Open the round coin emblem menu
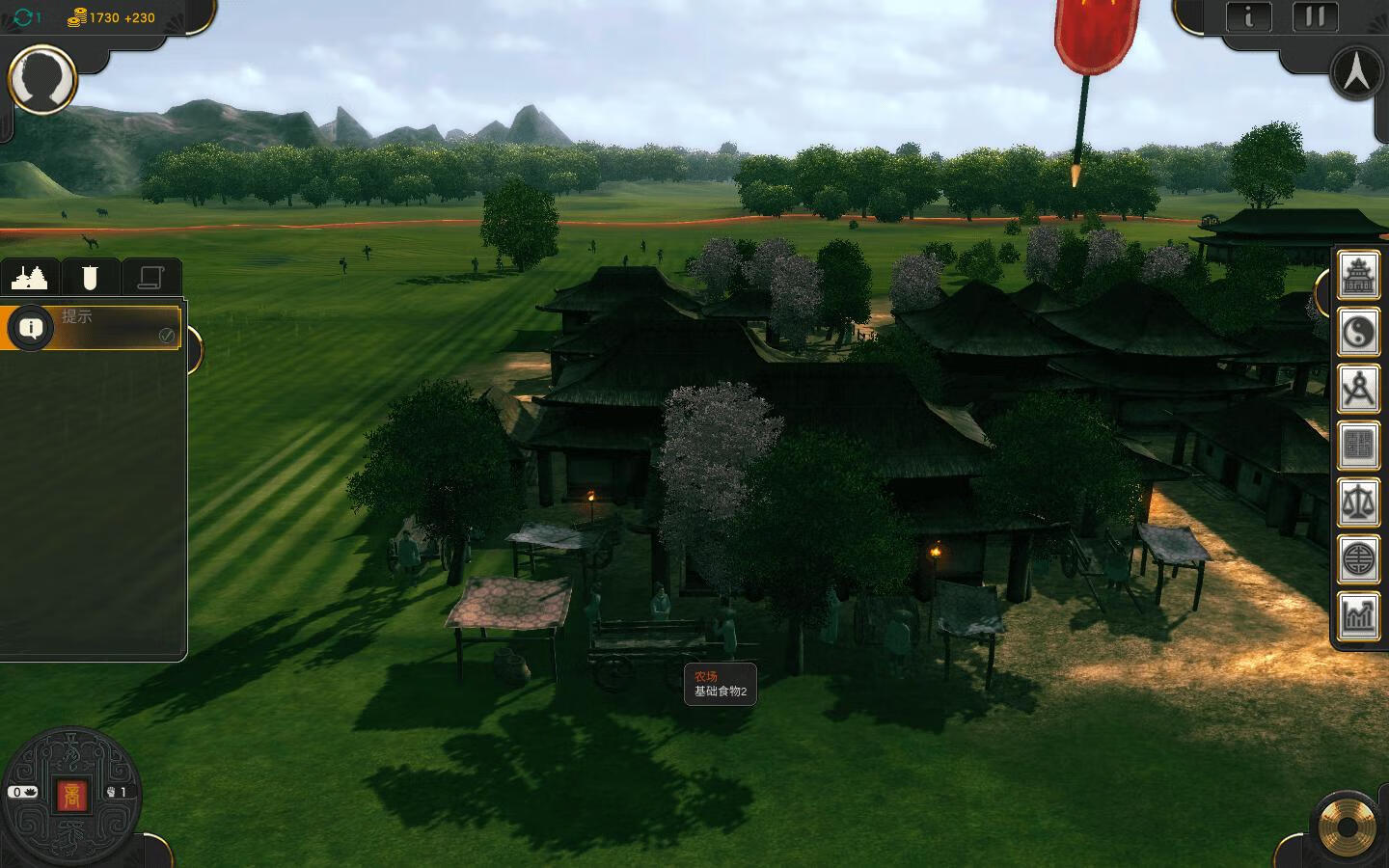Screen dimensions: 1389x868 (1358, 559)
